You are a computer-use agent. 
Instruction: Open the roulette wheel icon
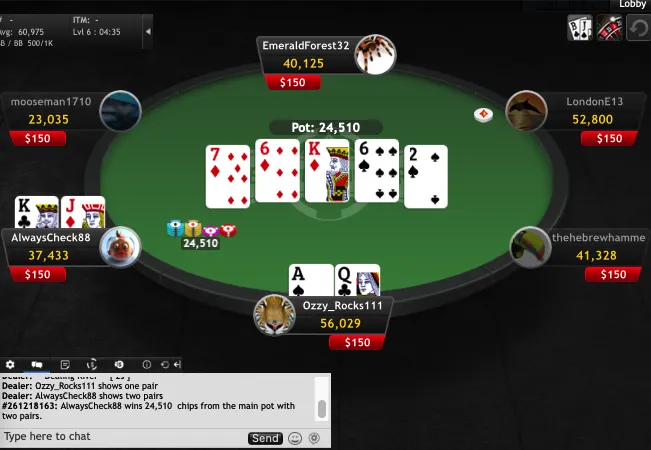click(609, 27)
